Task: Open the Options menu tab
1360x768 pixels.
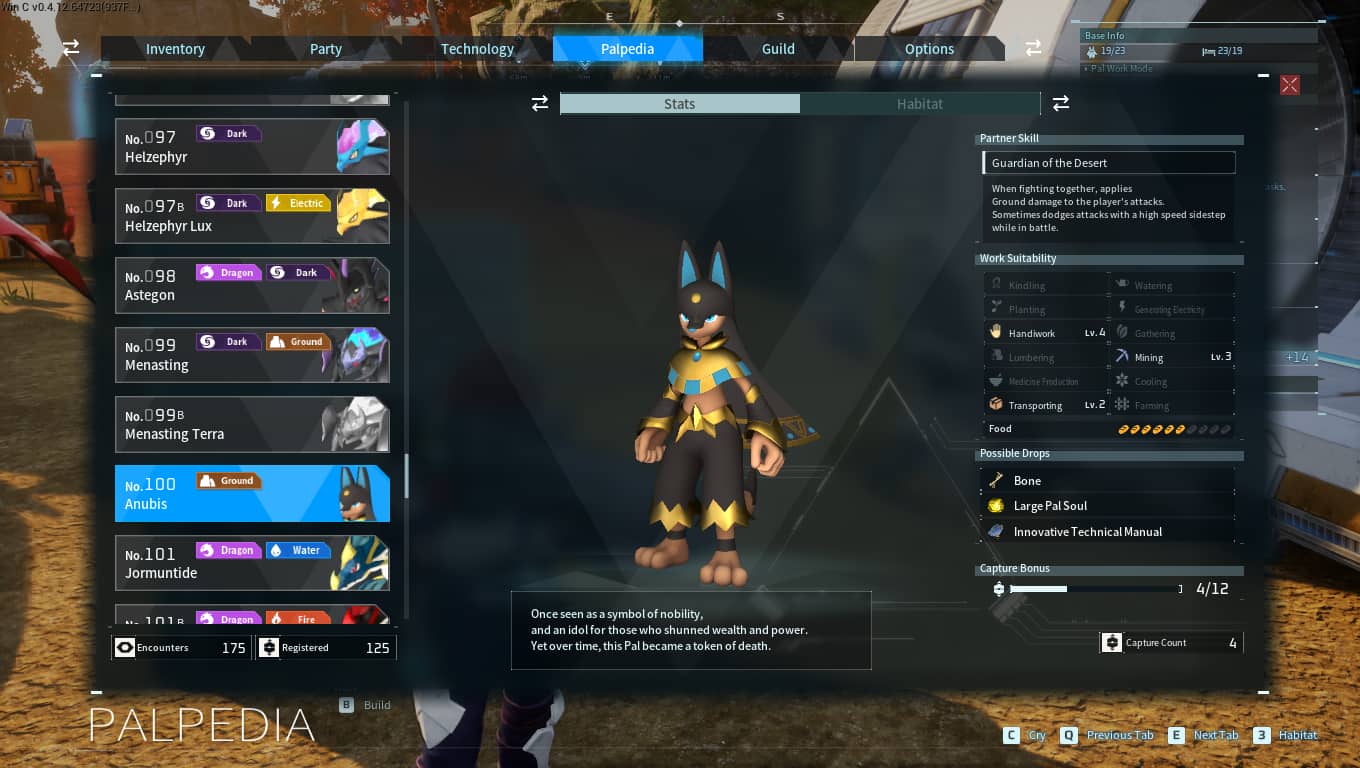Action: [928, 48]
